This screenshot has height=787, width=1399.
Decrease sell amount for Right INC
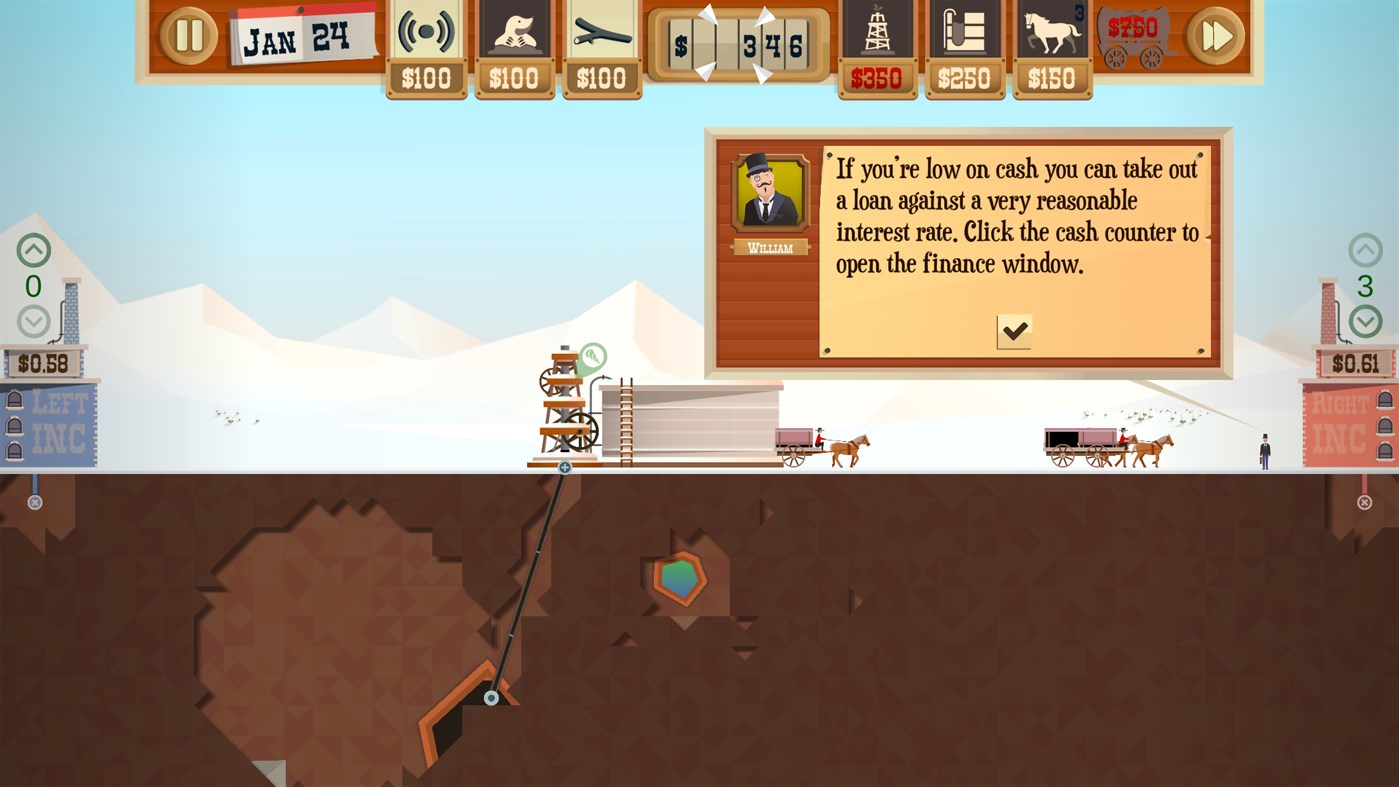1366,322
